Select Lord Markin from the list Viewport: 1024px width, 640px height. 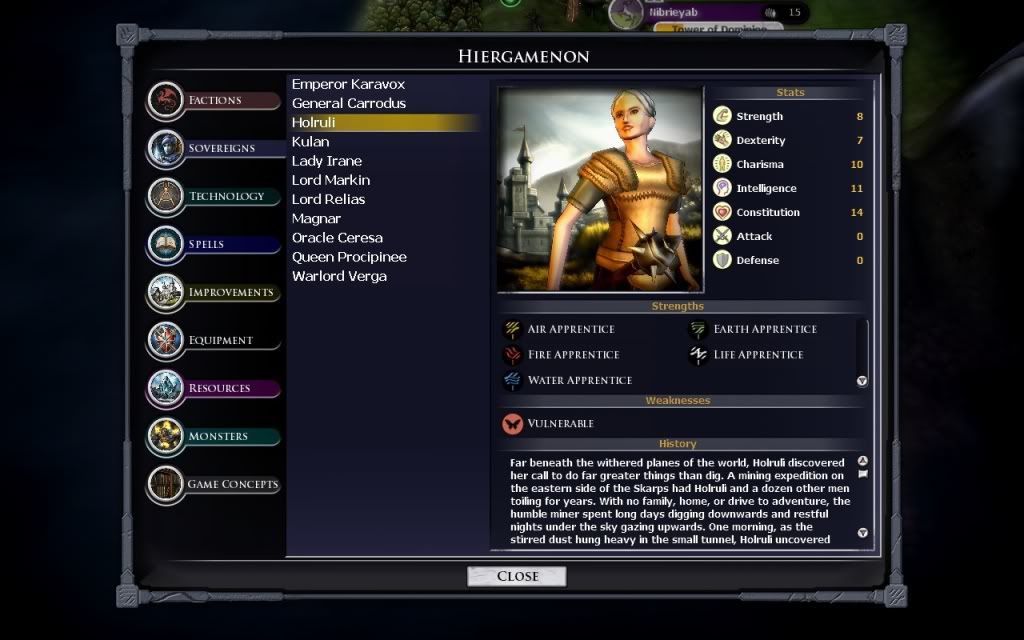pos(331,180)
